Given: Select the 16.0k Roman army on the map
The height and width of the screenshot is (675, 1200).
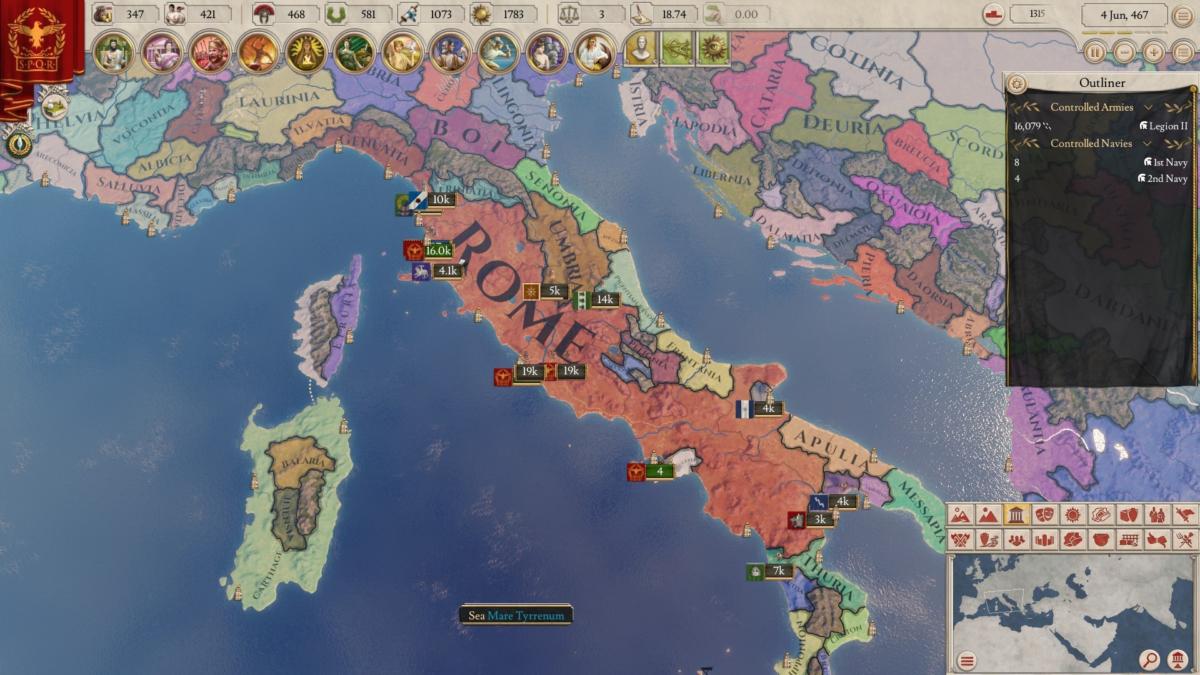Looking at the screenshot, I should [x=437, y=250].
